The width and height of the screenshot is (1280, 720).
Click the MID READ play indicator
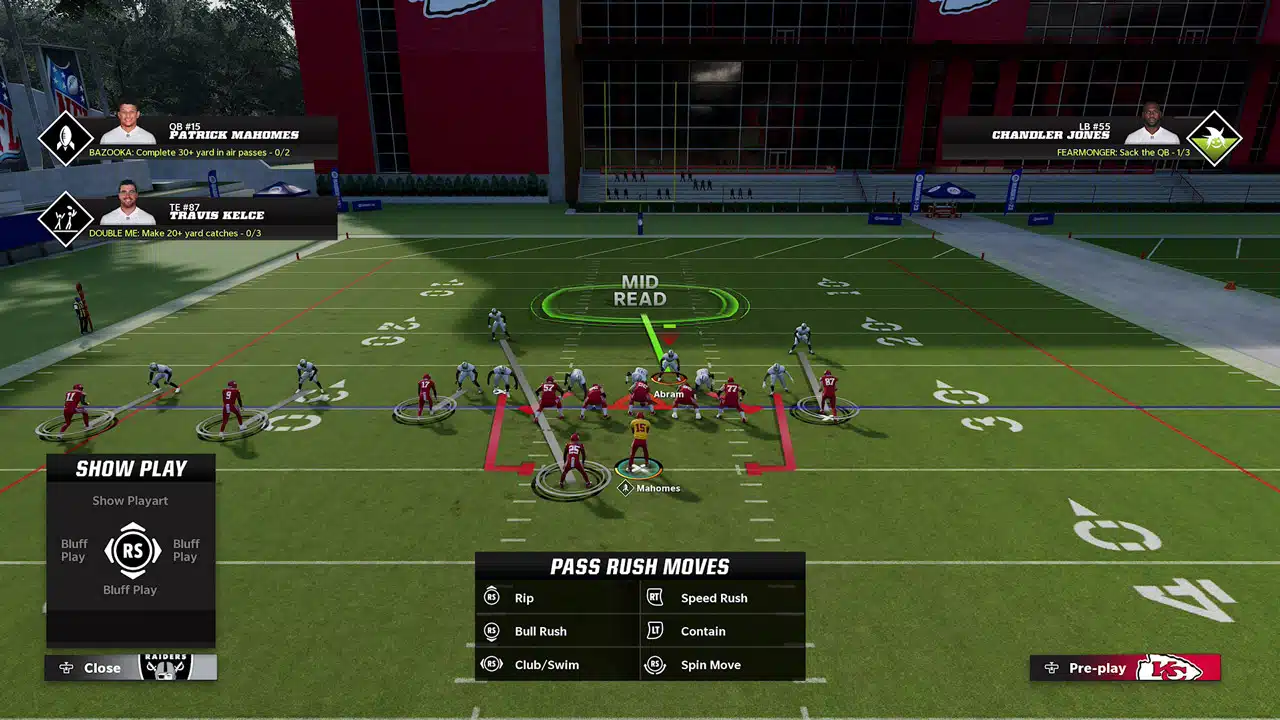[641, 290]
